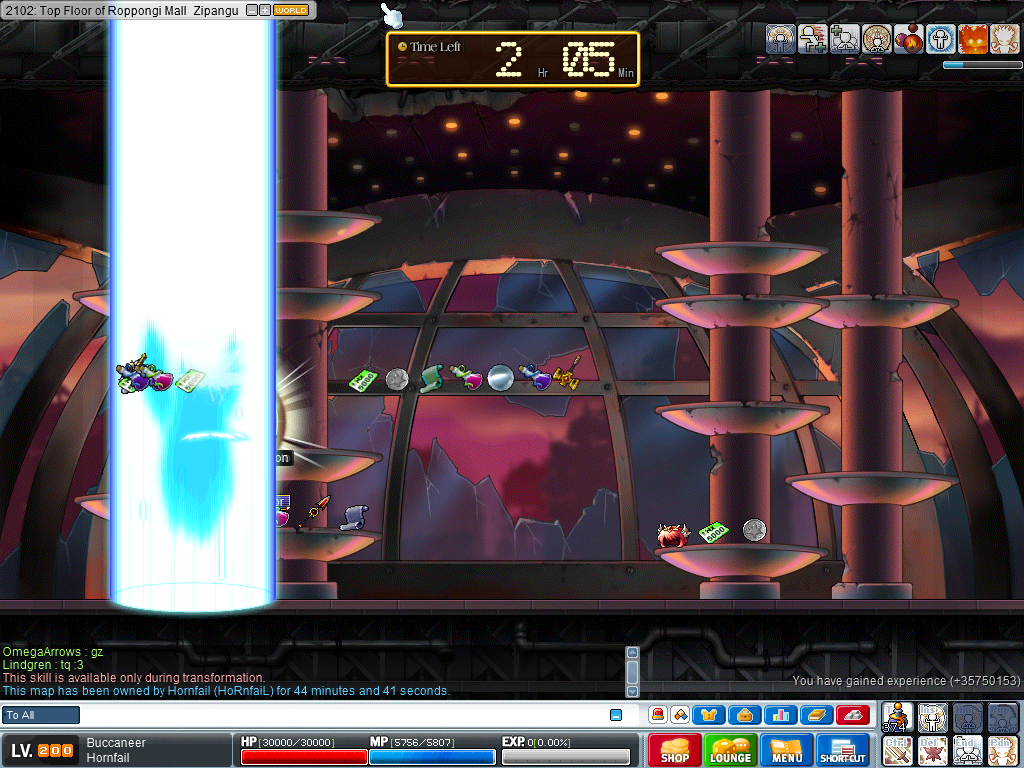The height and width of the screenshot is (768, 1024).
Task: Open the Lounge button
Action: point(730,750)
